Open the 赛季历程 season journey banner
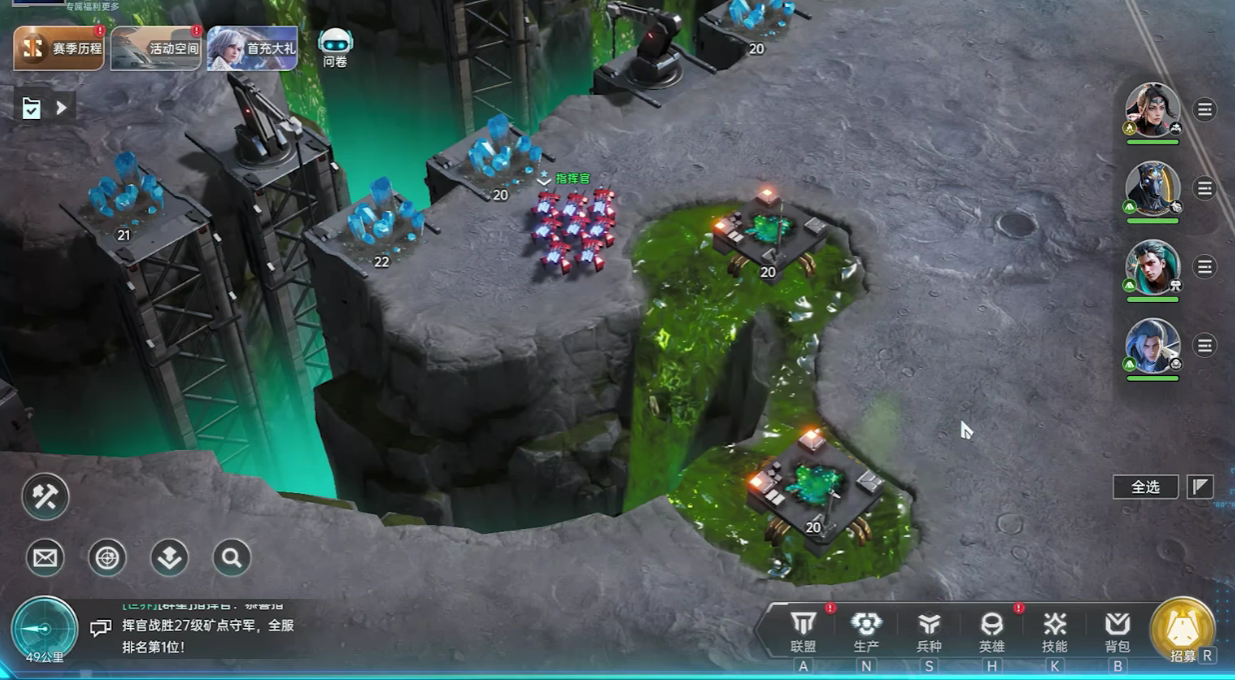The width and height of the screenshot is (1235, 680). [x=59, y=48]
